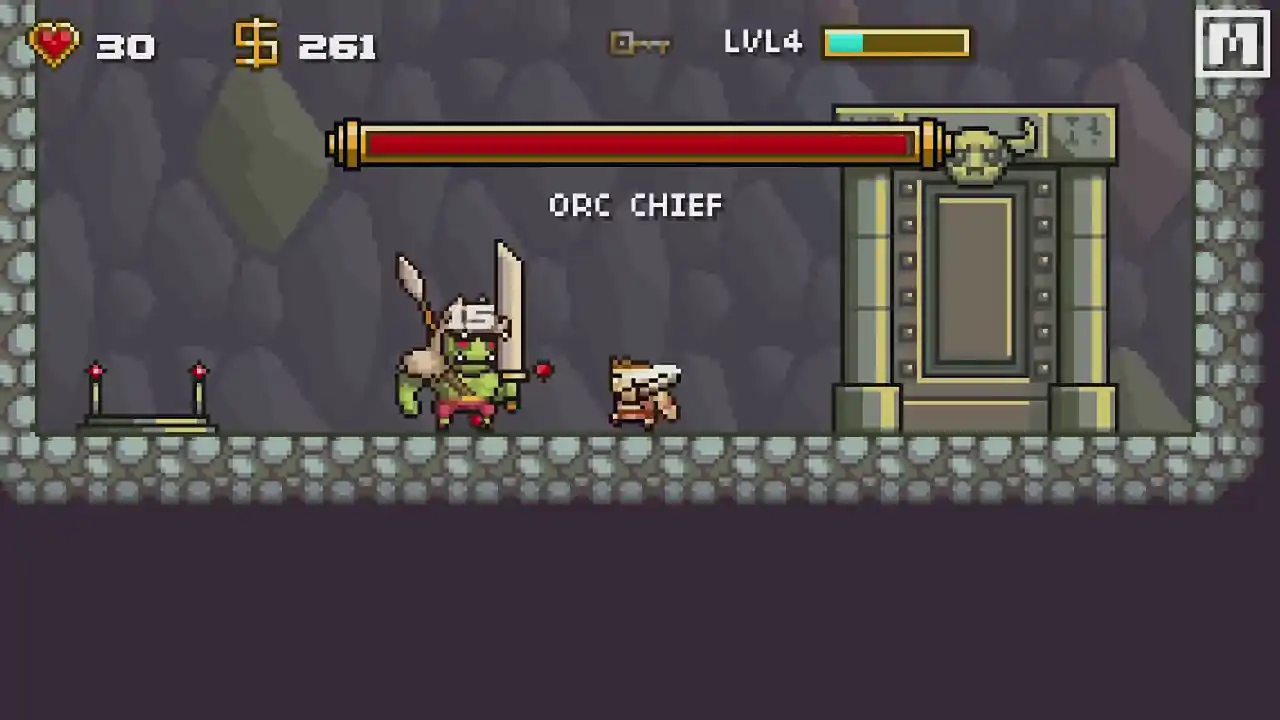
Task: Click the LVL4 experience label
Action: 763,42
